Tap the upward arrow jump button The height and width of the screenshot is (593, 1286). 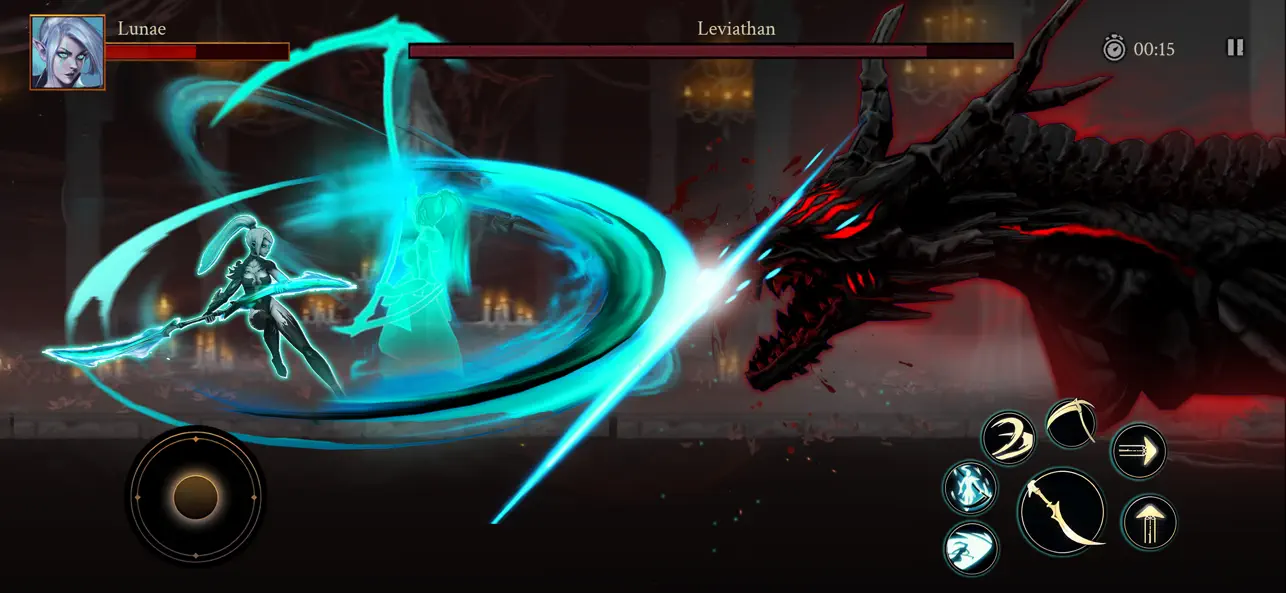point(1149,522)
